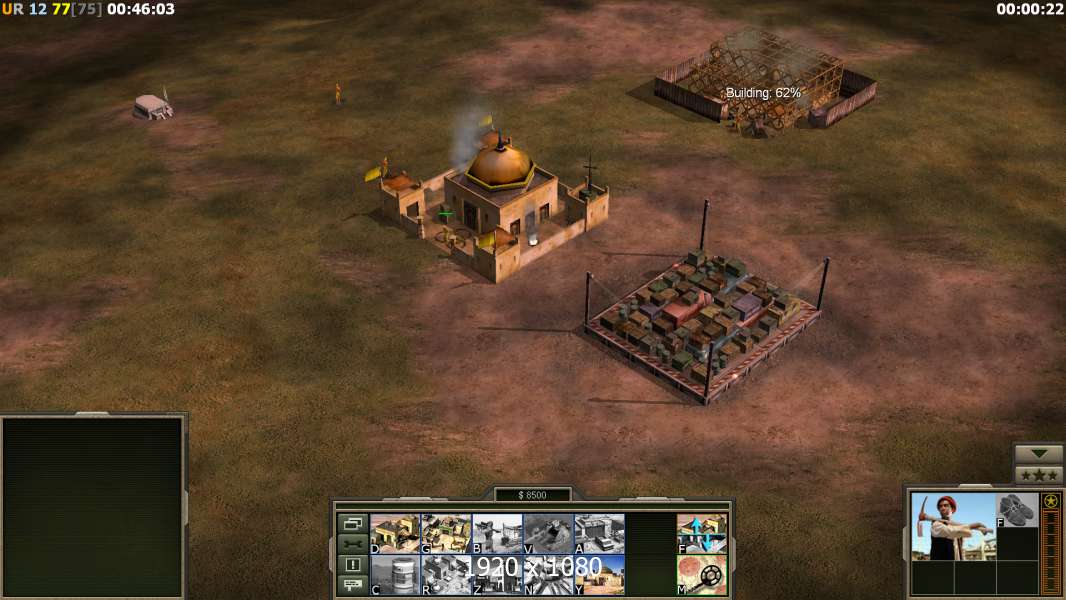Select the worker shoes upgrade icon
Image resolution: width=1066 pixels, height=600 pixels.
[1018, 510]
